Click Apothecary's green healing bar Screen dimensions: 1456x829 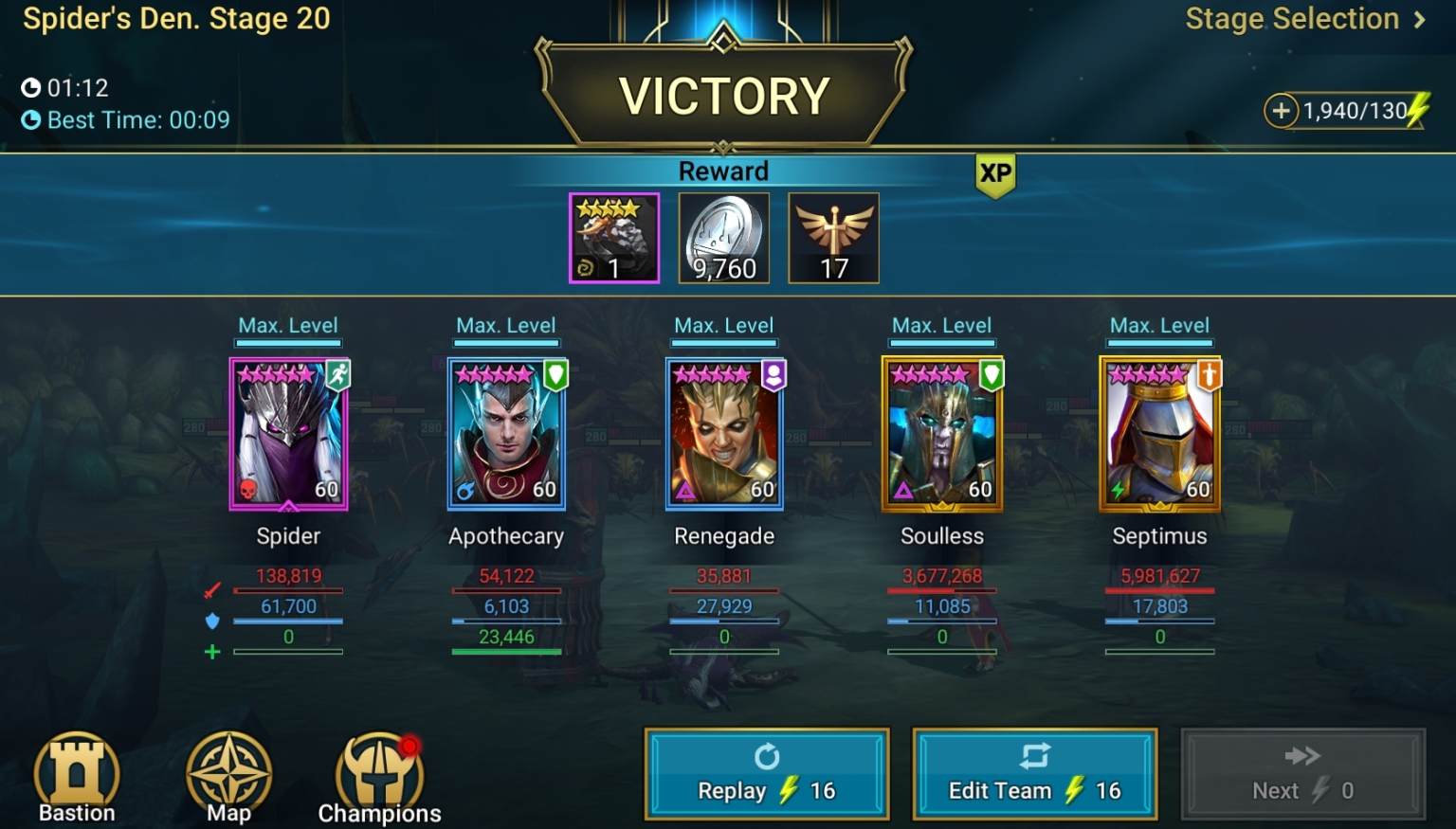[506, 651]
